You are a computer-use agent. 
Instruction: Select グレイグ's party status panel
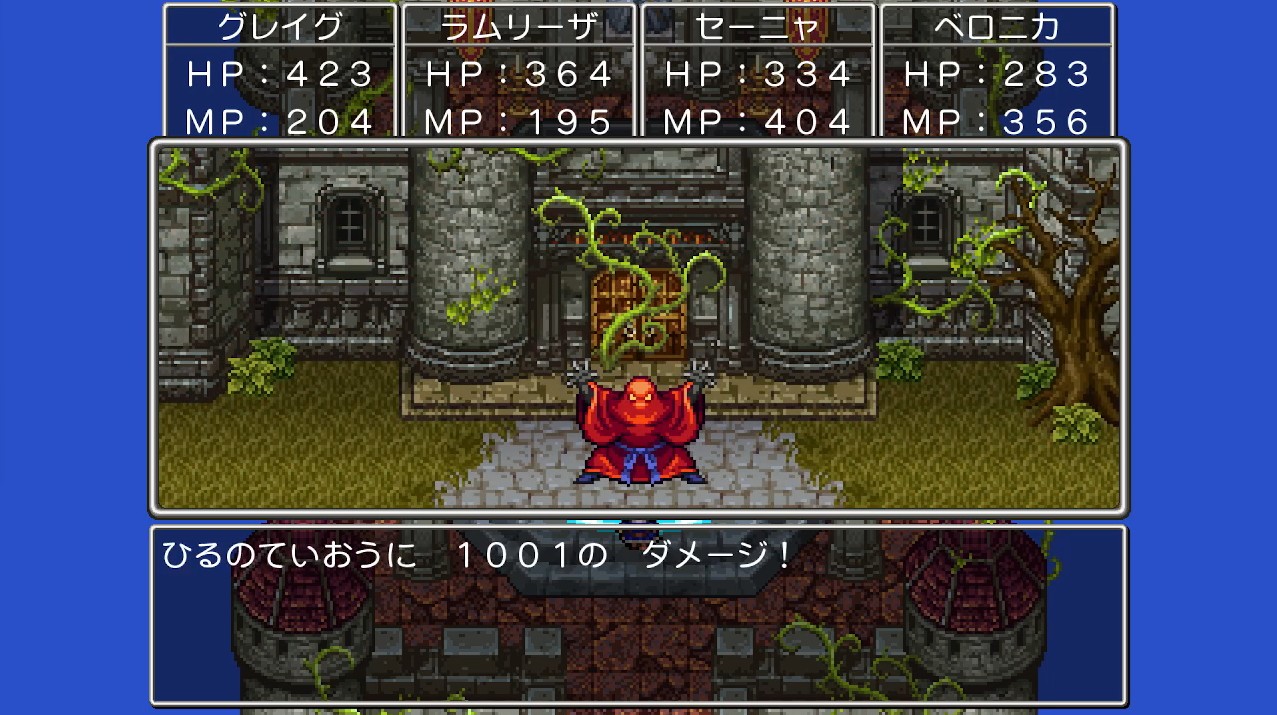click(x=280, y=72)
